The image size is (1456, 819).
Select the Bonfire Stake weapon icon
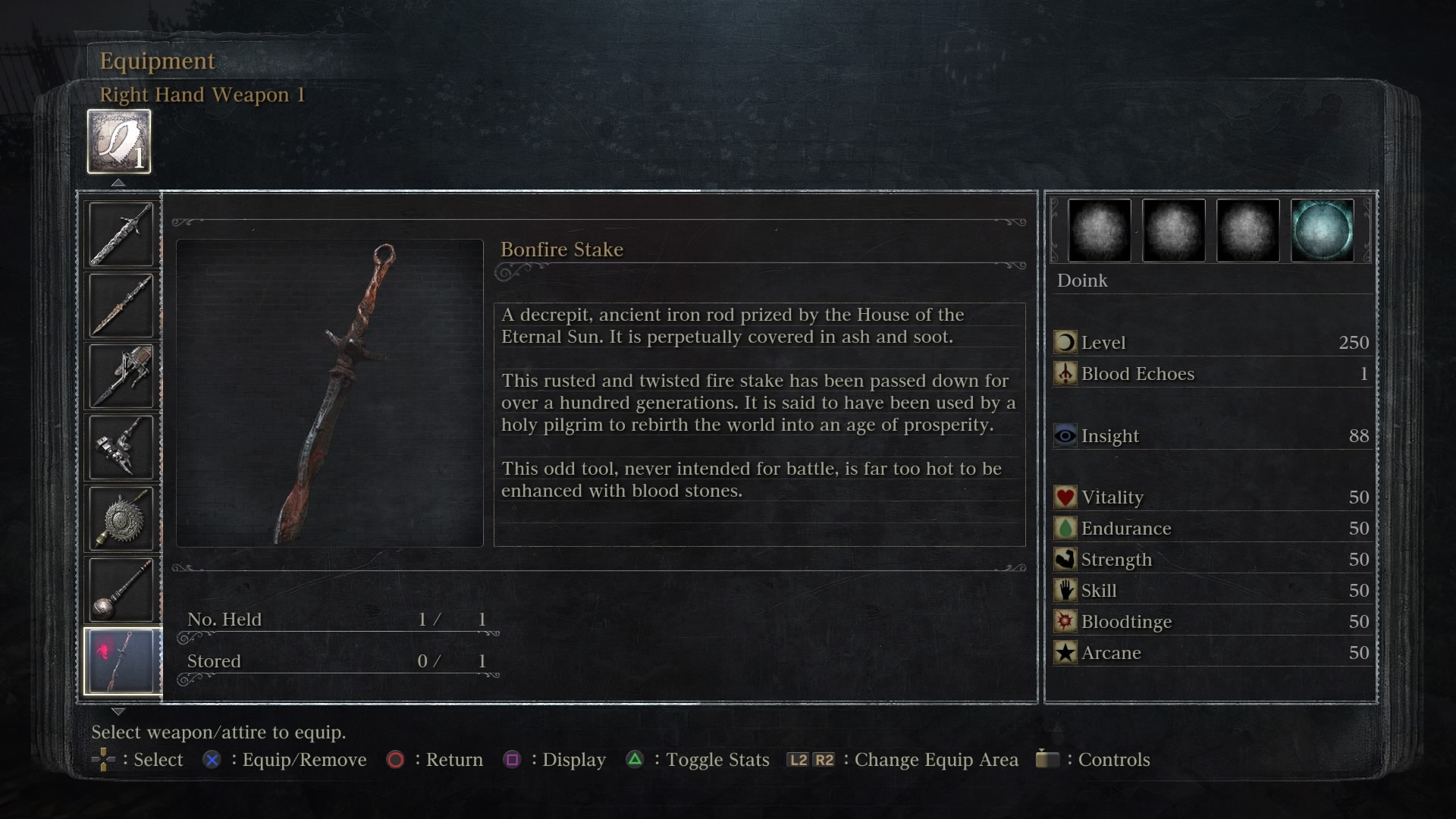[x=122, y=659]
